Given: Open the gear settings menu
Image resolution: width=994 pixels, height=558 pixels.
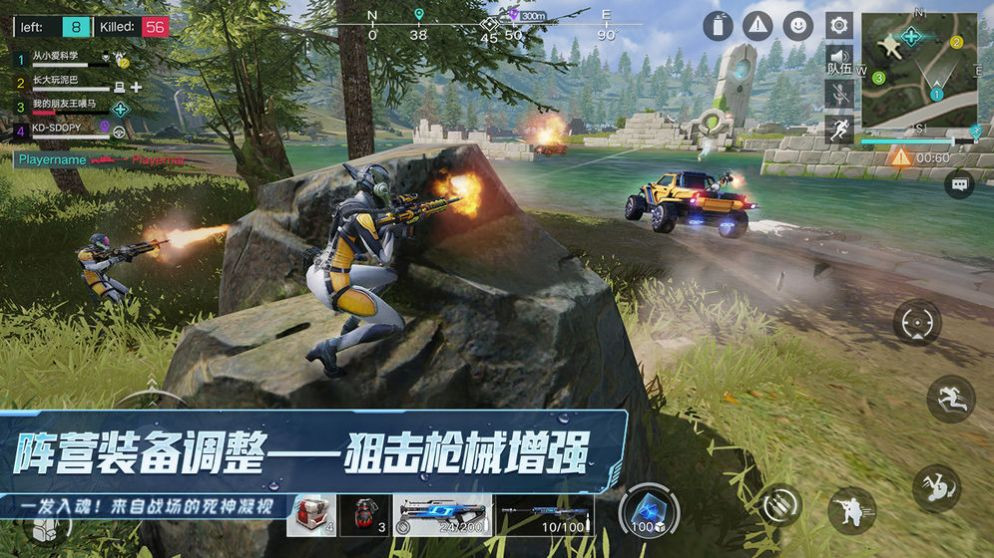Looking at the screenshot, I should coord(839,25).
